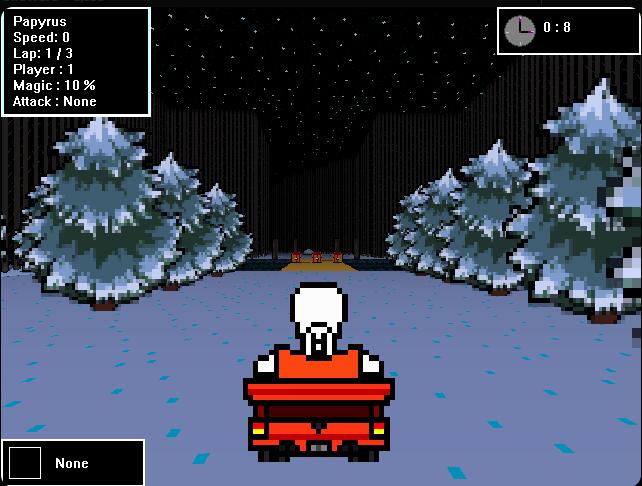Click the clock icon beside the timer
This screenshot has width=642, height=486.
click(520, 30)
